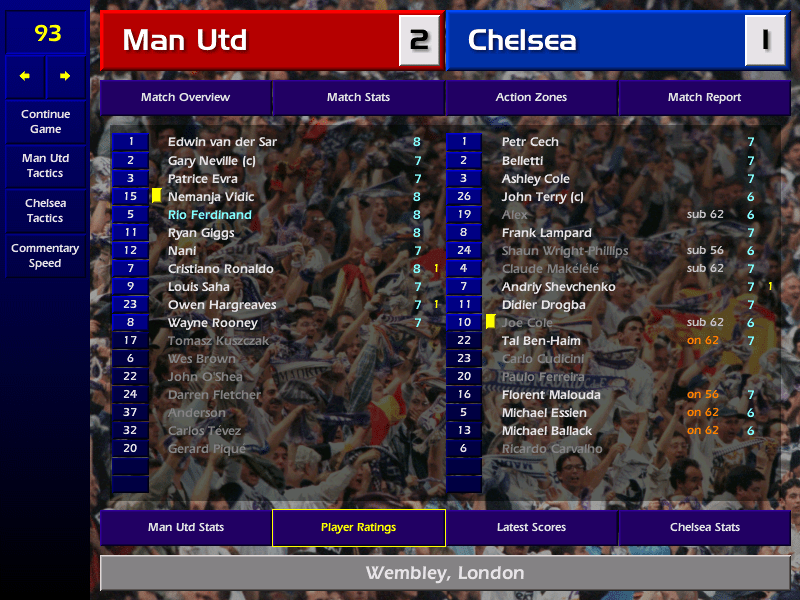The width and height of the screenshot is (800, 600).
Task: Open Man Utd Tactics
Action: 45,165
